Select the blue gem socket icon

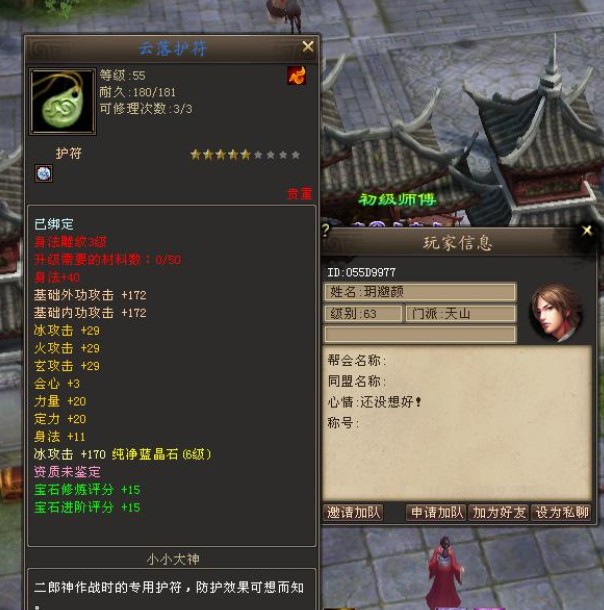[44, 174]
